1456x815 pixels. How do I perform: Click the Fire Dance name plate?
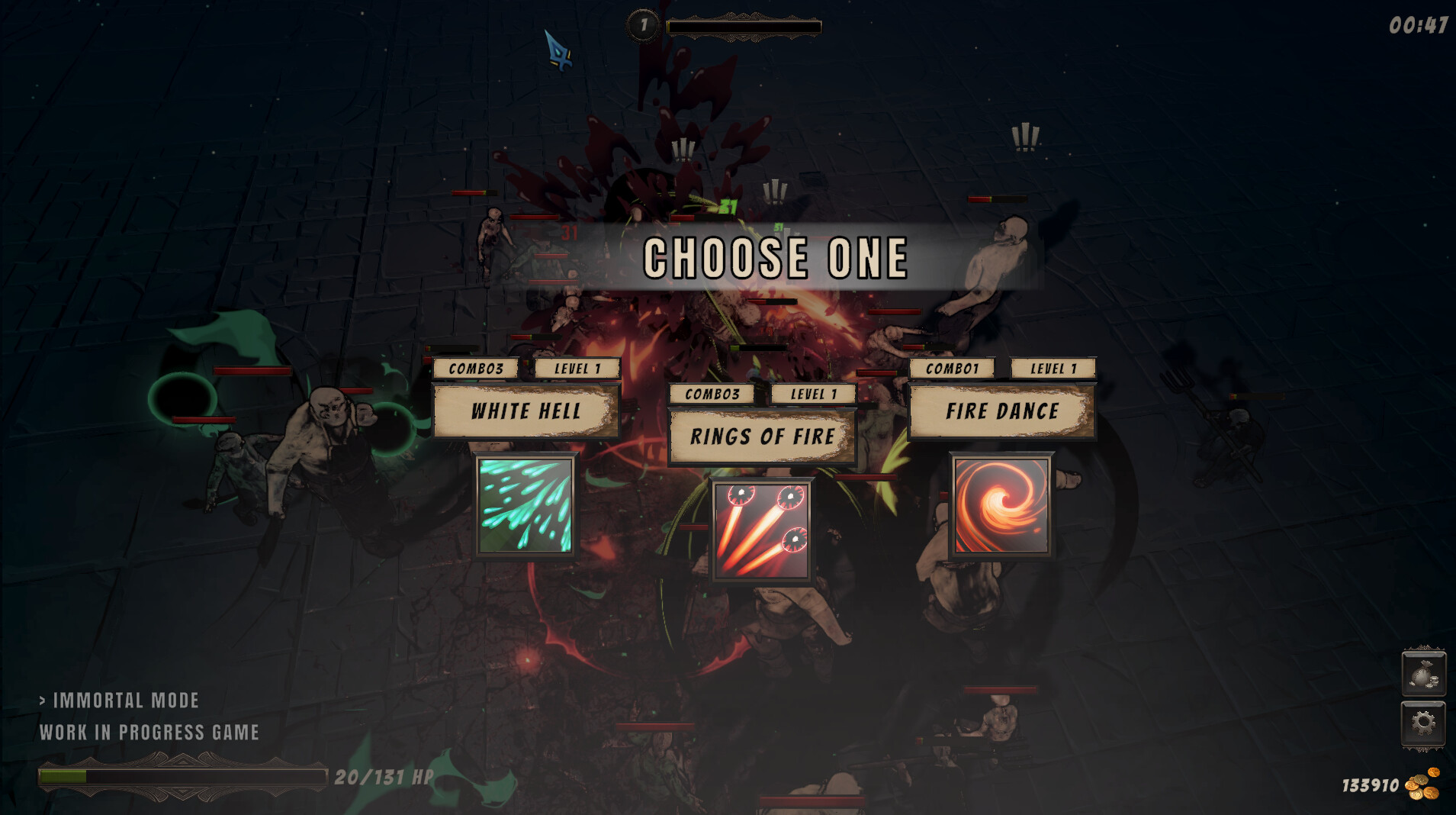click(1001, 411)
